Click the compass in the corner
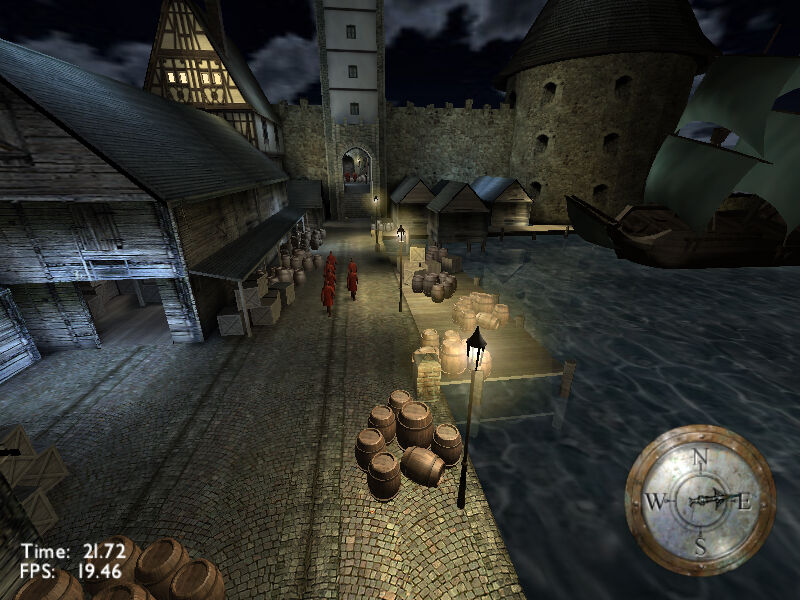Screen dimensions: 800x600 700,500
